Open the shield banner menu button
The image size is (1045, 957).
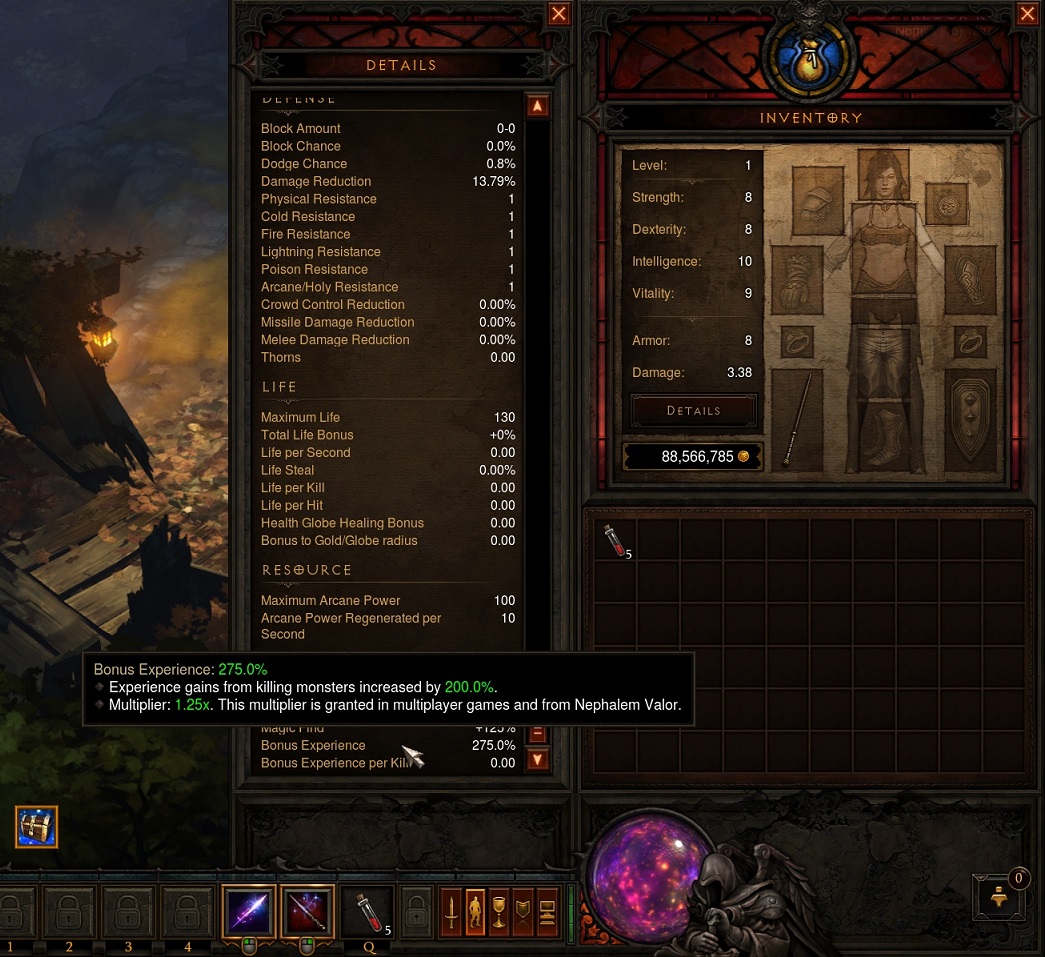[522, 912]
